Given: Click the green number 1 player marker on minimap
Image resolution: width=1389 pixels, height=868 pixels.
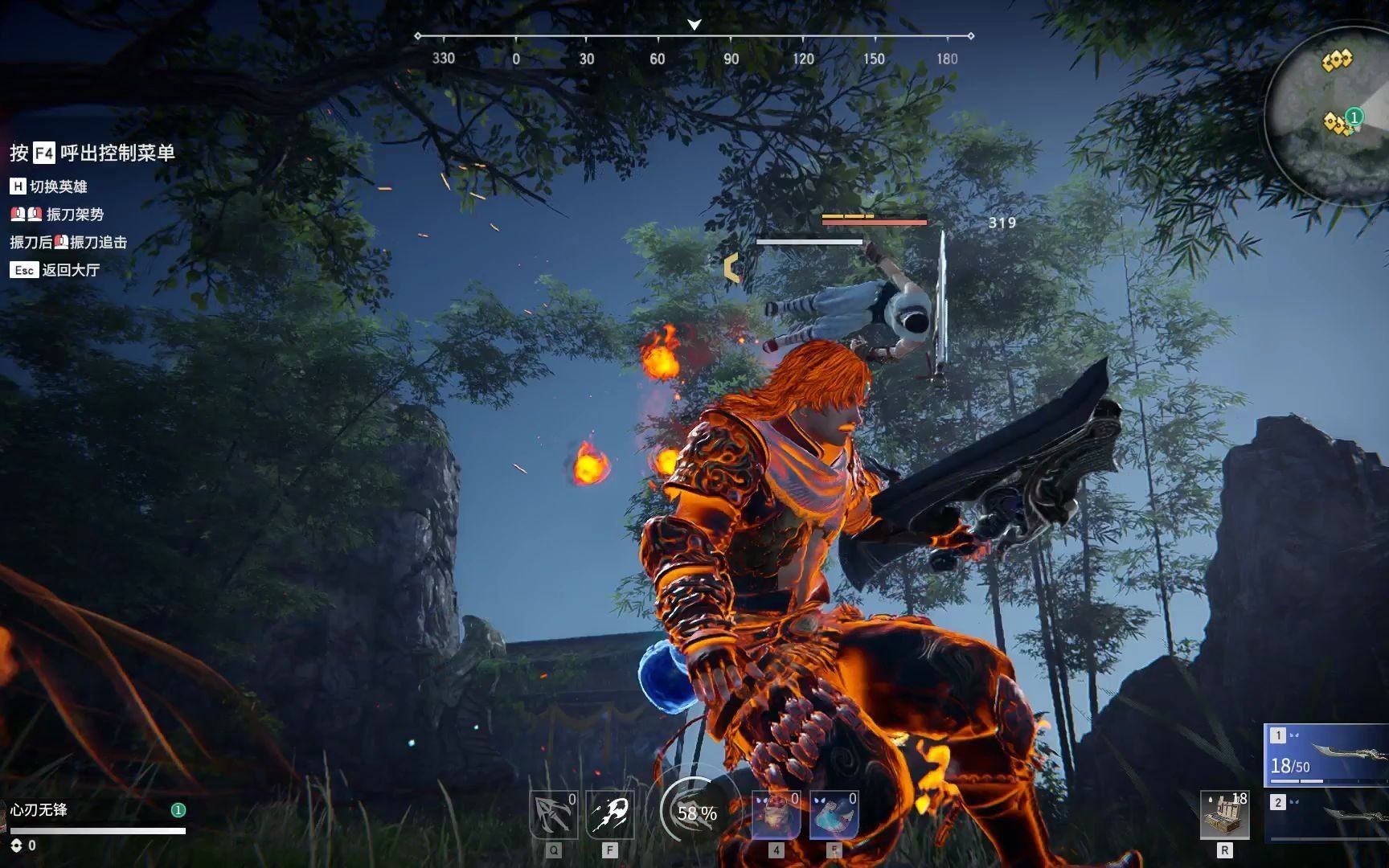Looking at the screenshot, I should pyautogui.click(x=1354, y=117).
